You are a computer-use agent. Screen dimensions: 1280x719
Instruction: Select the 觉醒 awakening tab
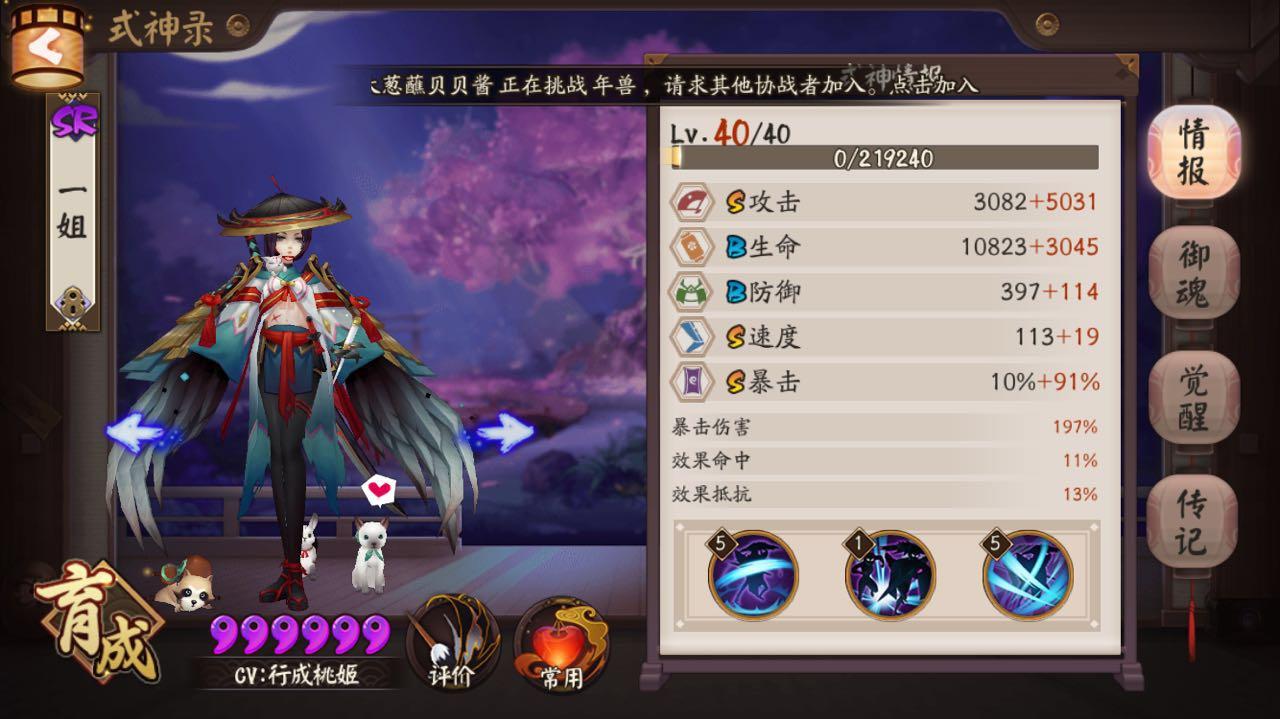coord(1193,397)
